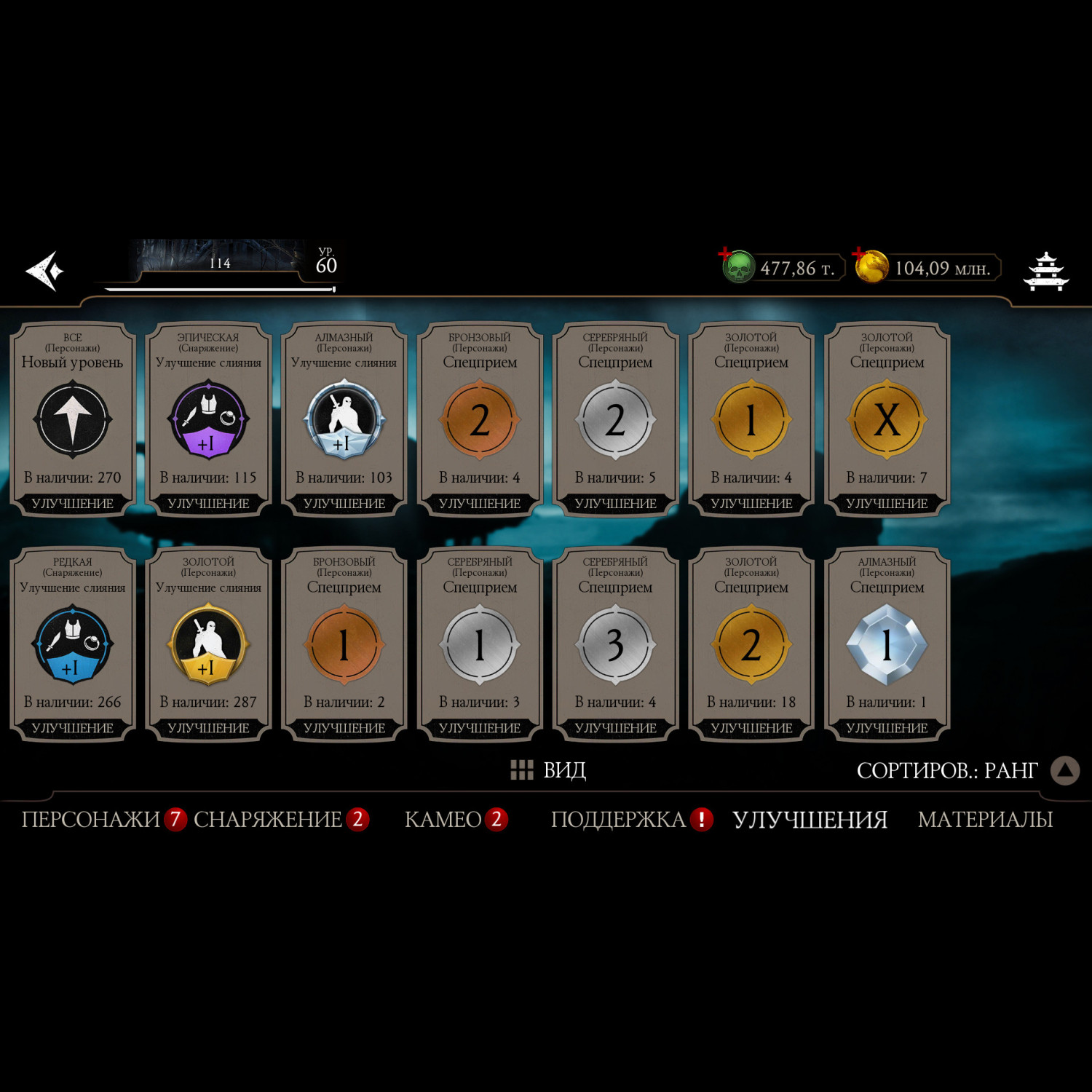Go to the ПОДДЕРЖКА tab

[618, 820]
